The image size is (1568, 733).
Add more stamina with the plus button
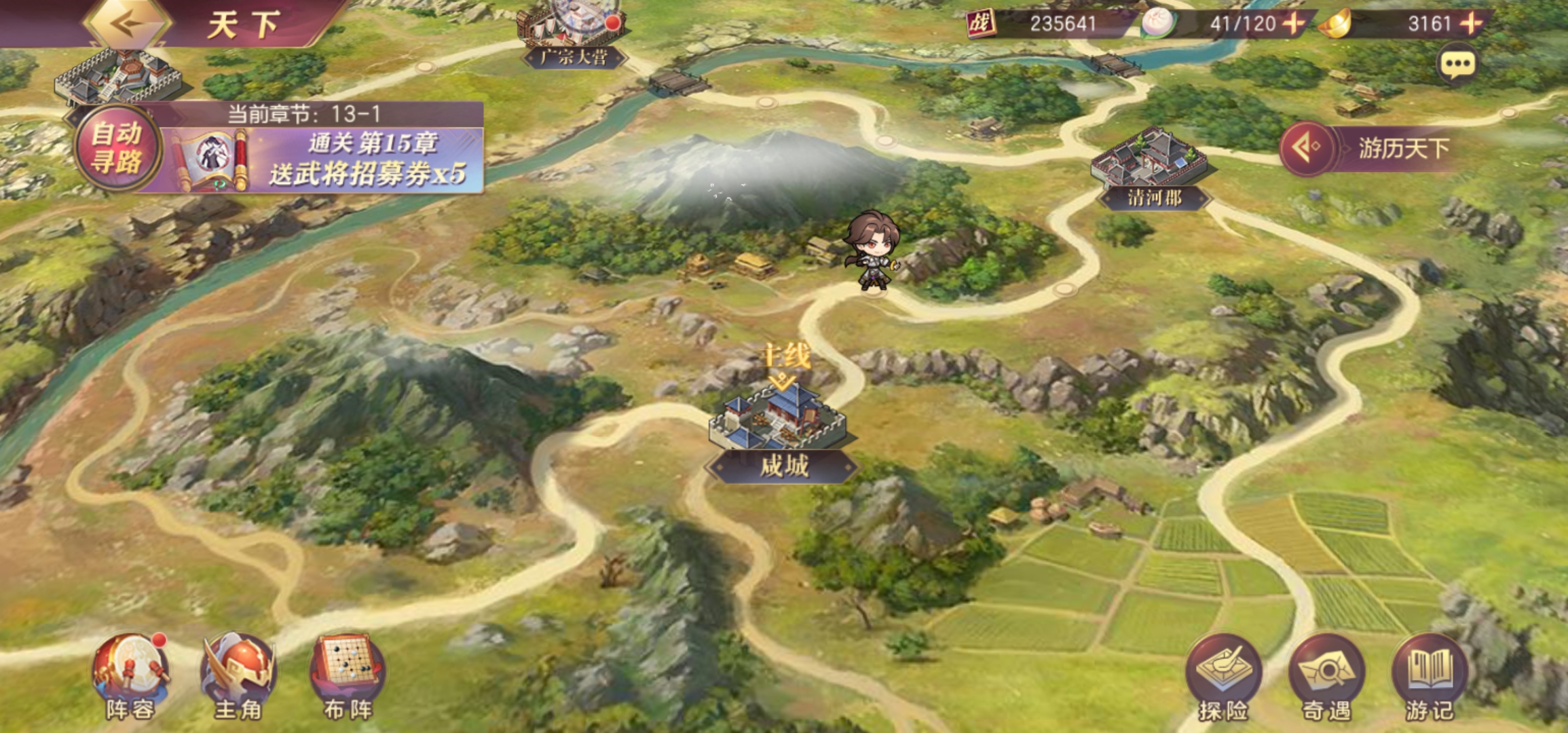coord(1293,24)
